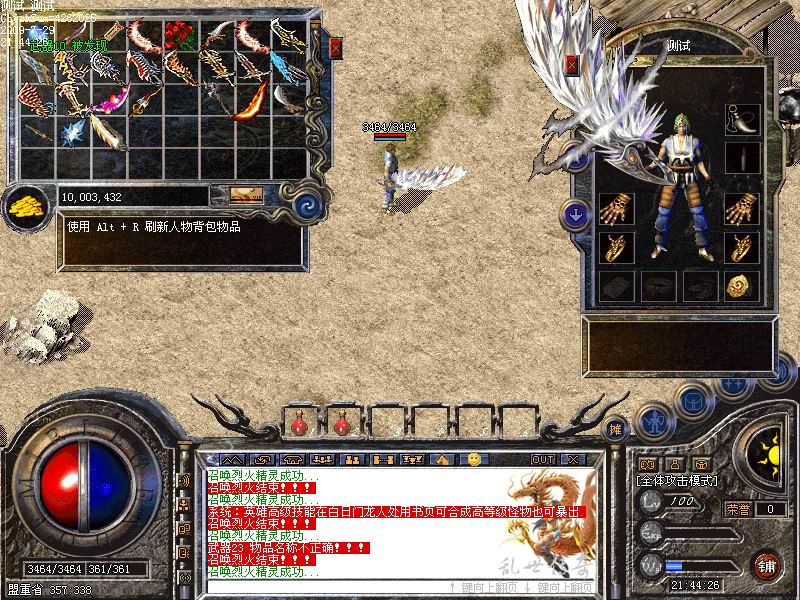
Task: Click the OUT button above chat
Action: pos(542,459)
